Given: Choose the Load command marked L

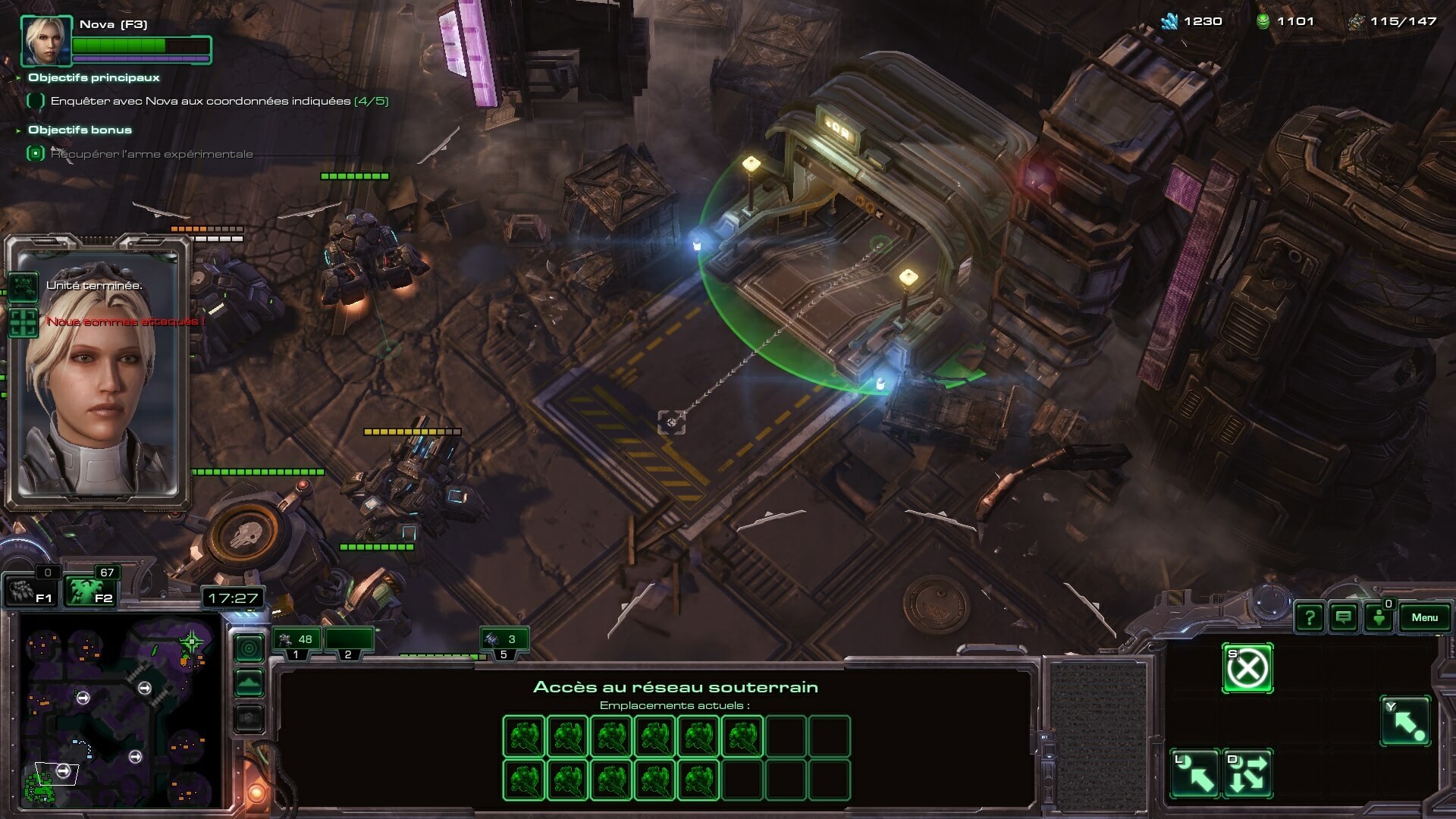Looking at the screenshot, I should click(x=1195, y=774).
